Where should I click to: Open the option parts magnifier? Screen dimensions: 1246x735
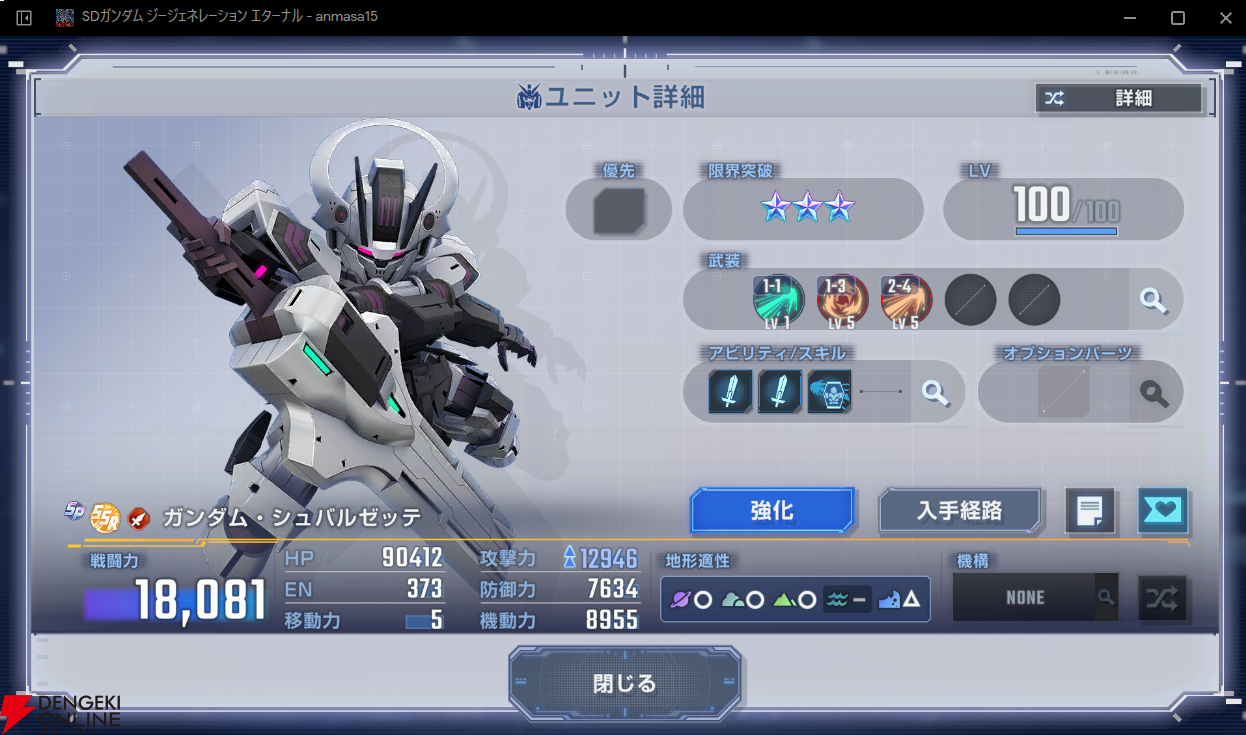(x=1155, y=392)
